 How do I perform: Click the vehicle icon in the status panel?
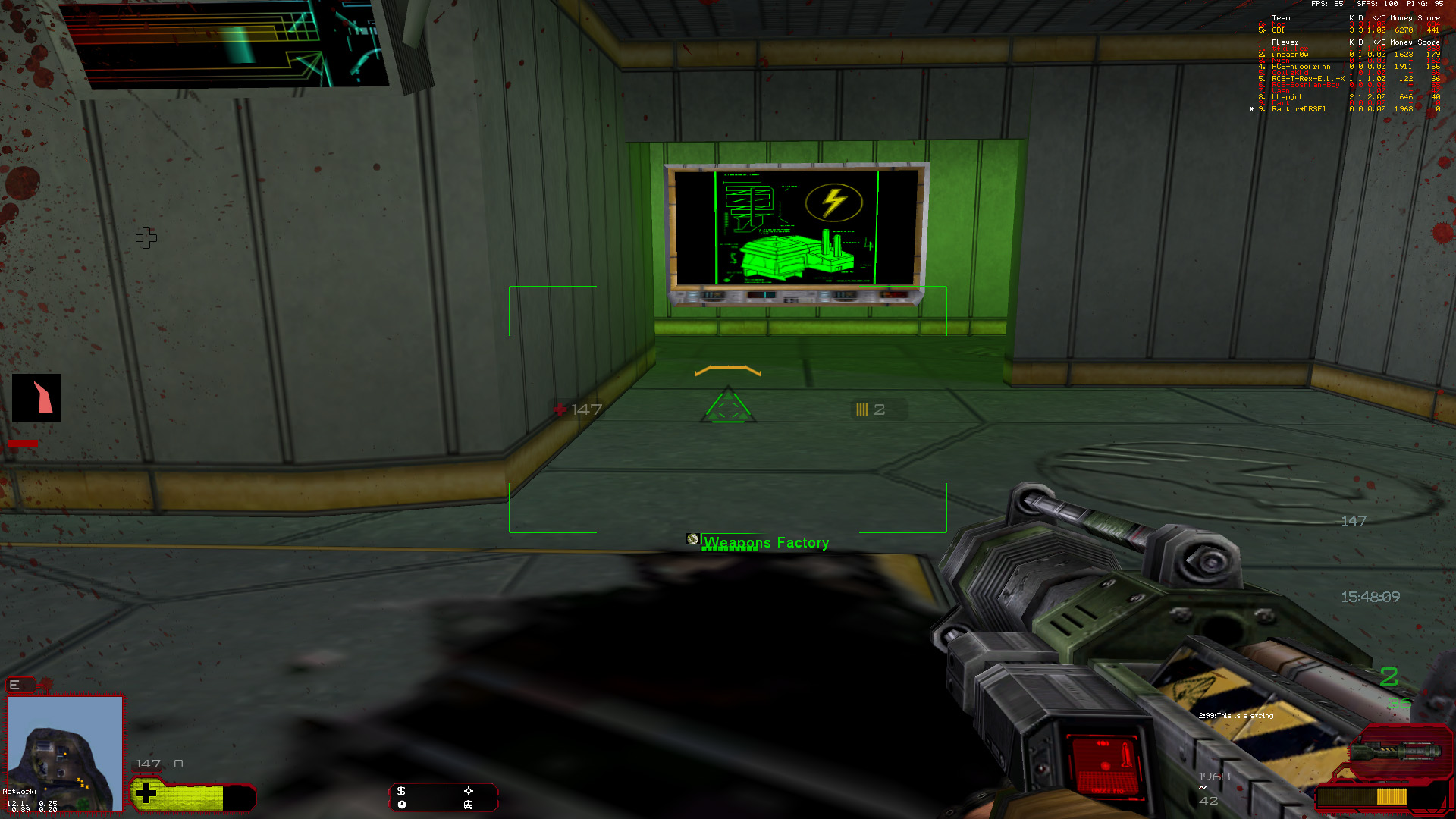click(x=469, y=805)
